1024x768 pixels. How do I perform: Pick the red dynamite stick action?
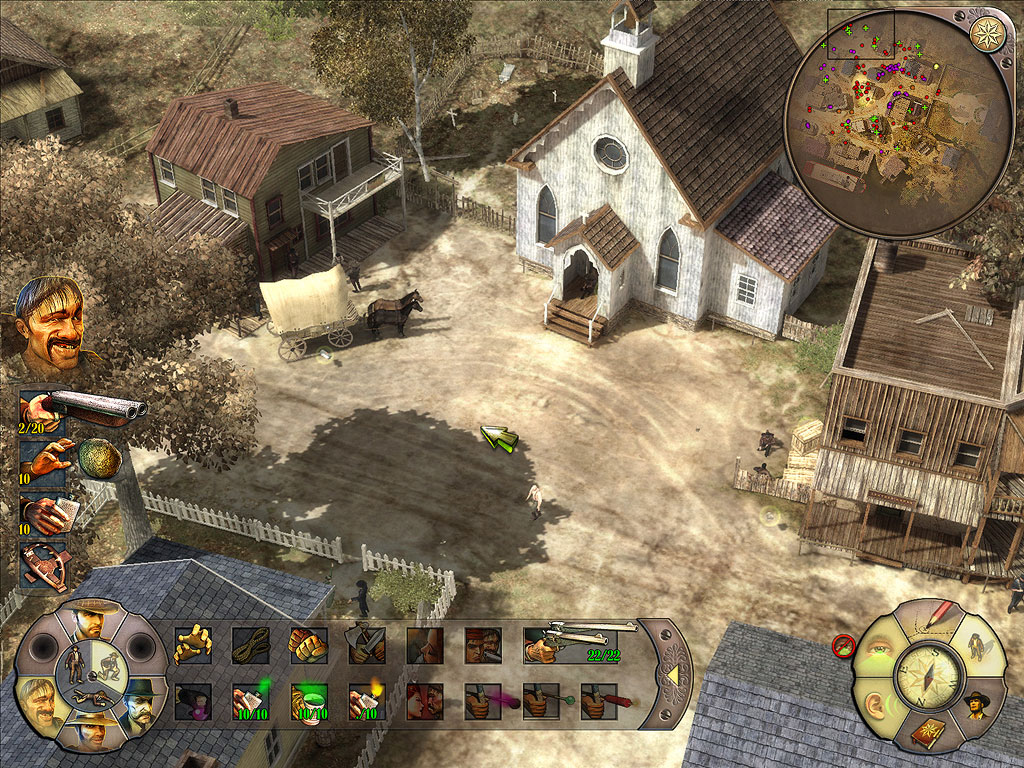point(599,701)
